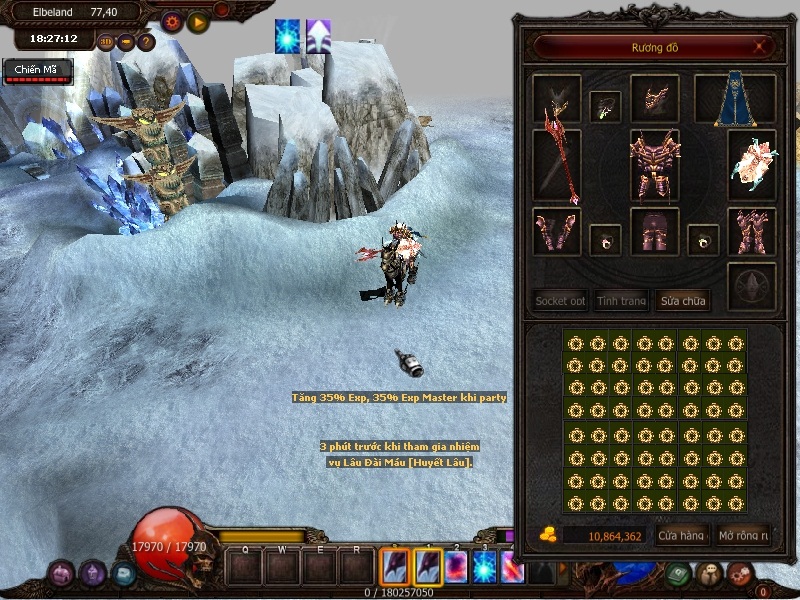Click the Sửa chữa repair button
Screen dimensions: 800x600
[x=682, y=300]
